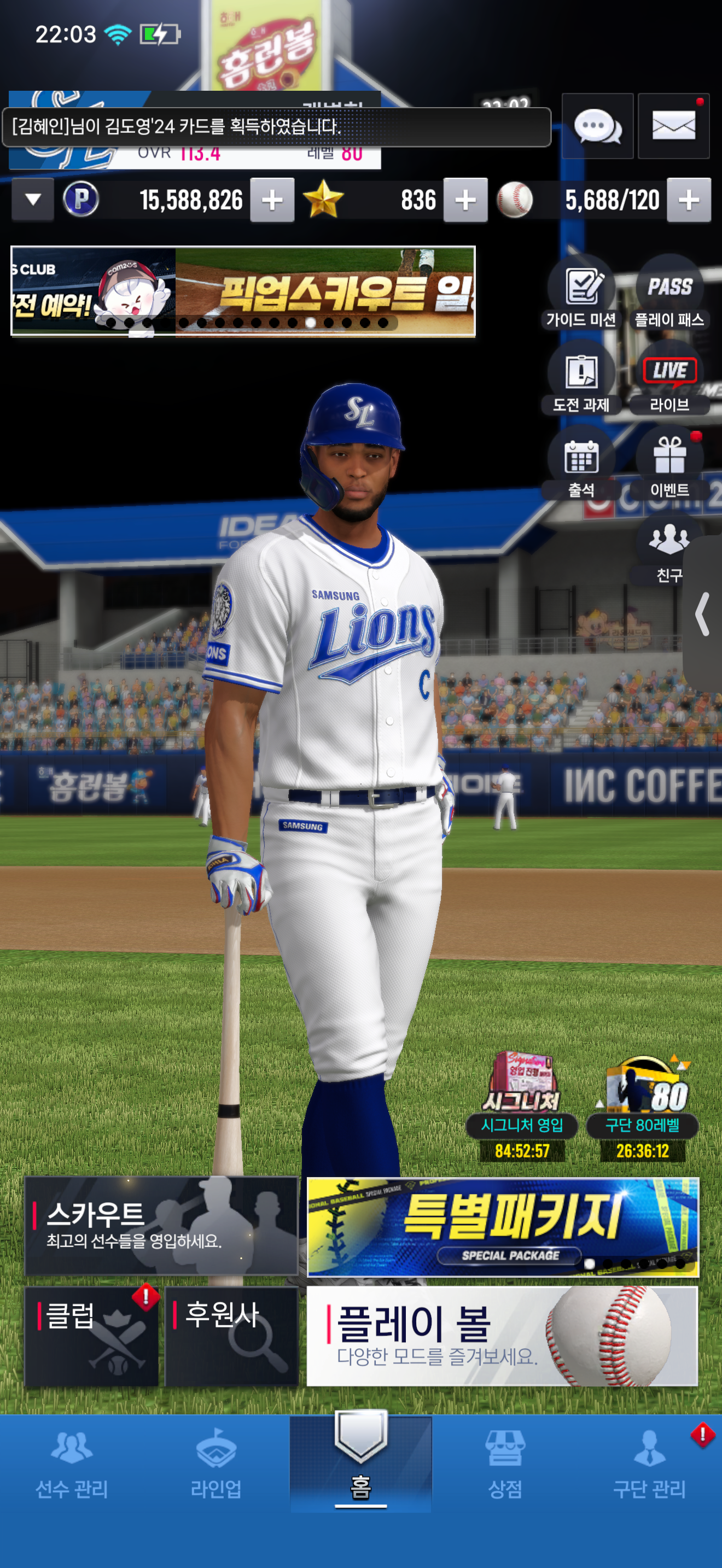Open the mailbox envelope icon
Viewport: 722px width, 1568px height.
point(673,127)
